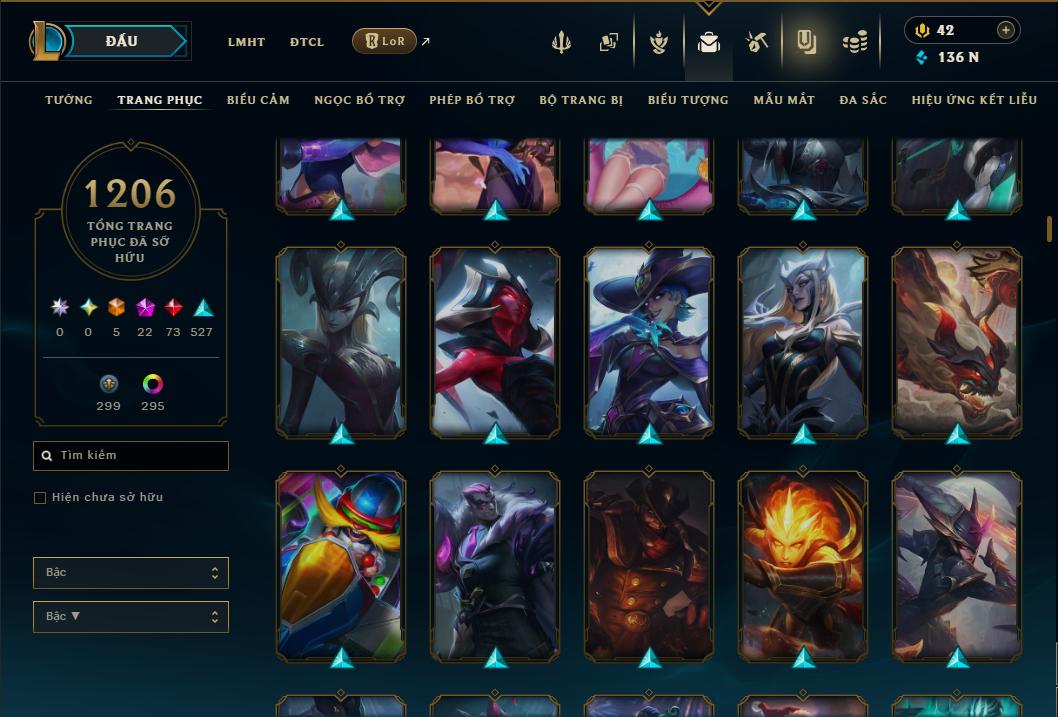Open the Bậc ▼ sort dropdown
Image resolution: width=1058 pixels, height=717 pixels.
131,617
